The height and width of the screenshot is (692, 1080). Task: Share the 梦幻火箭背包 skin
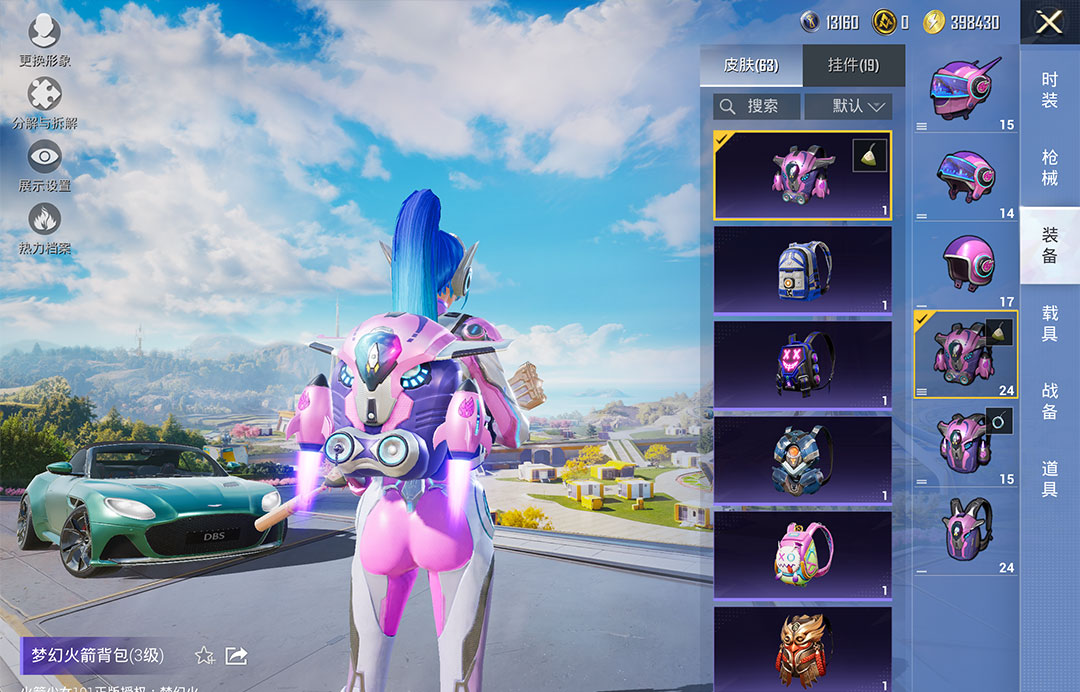(237, 656)
